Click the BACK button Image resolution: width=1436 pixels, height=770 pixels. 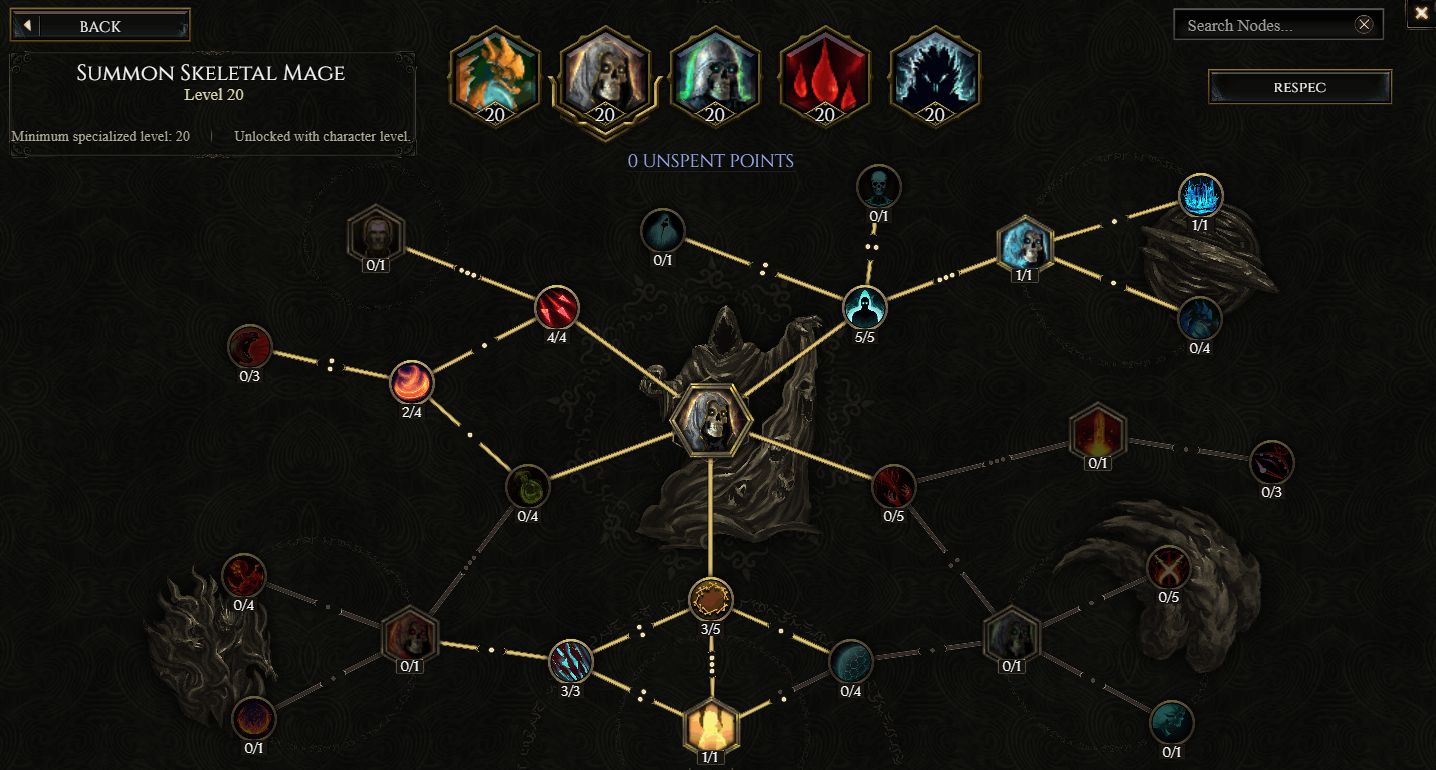(99, 25)
